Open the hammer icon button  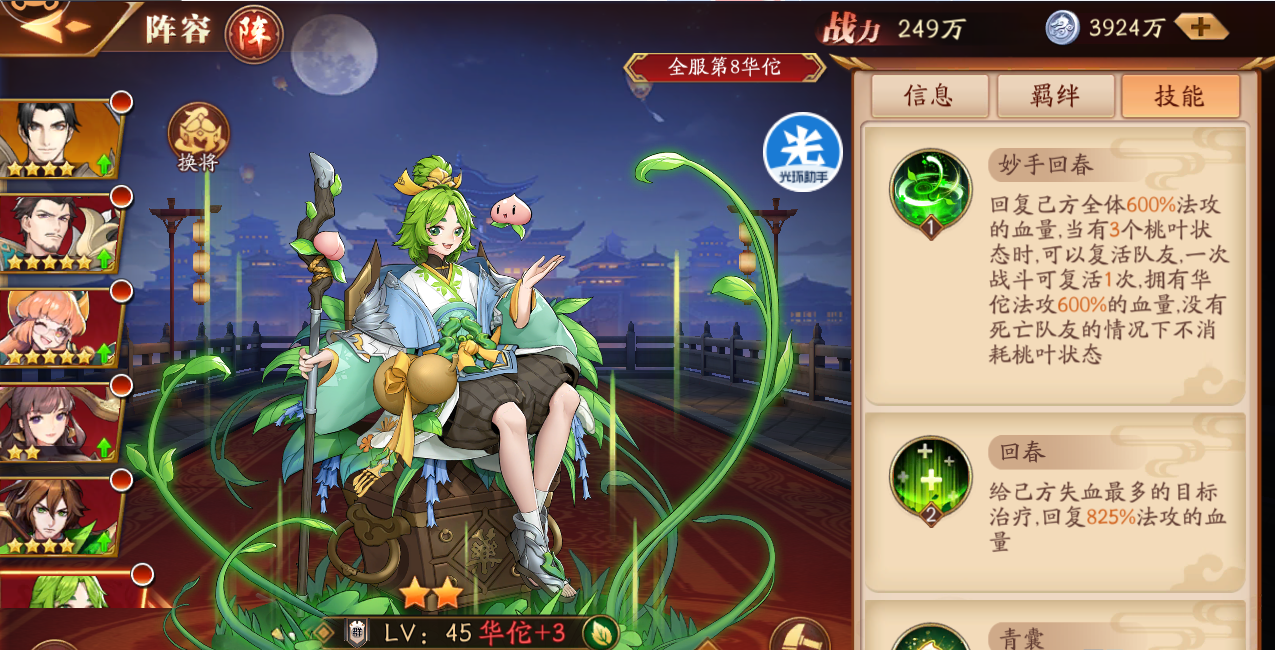(x=800, y=636)
